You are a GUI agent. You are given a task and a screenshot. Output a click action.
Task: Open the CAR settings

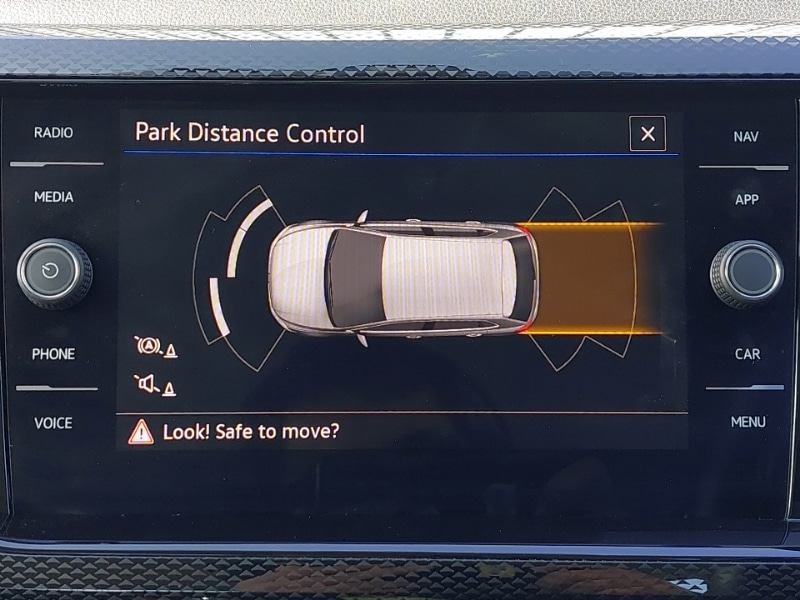[747, 354]
